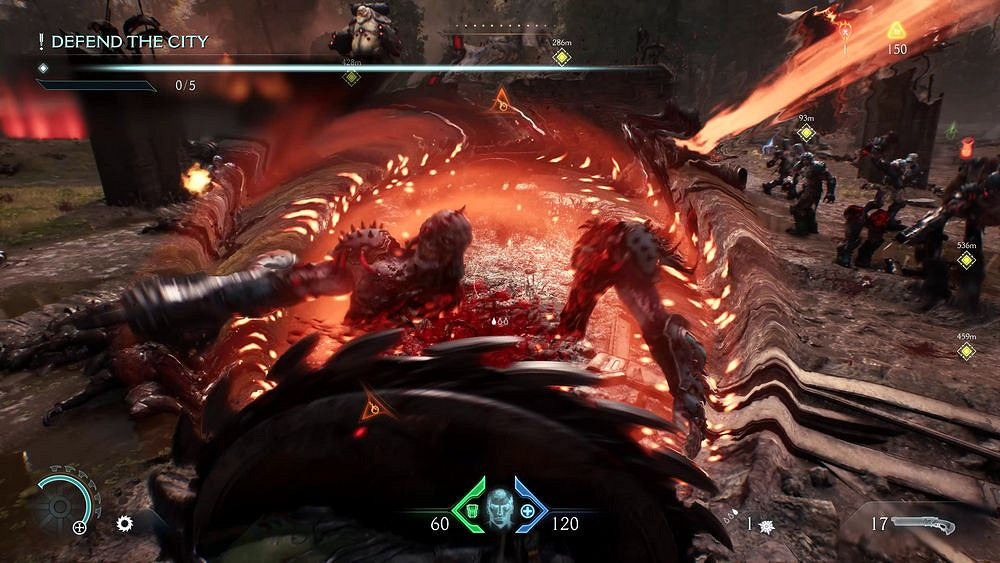Click the 286m objective waypoint marker
This screenshot has width=1000, height=563.
562,57
